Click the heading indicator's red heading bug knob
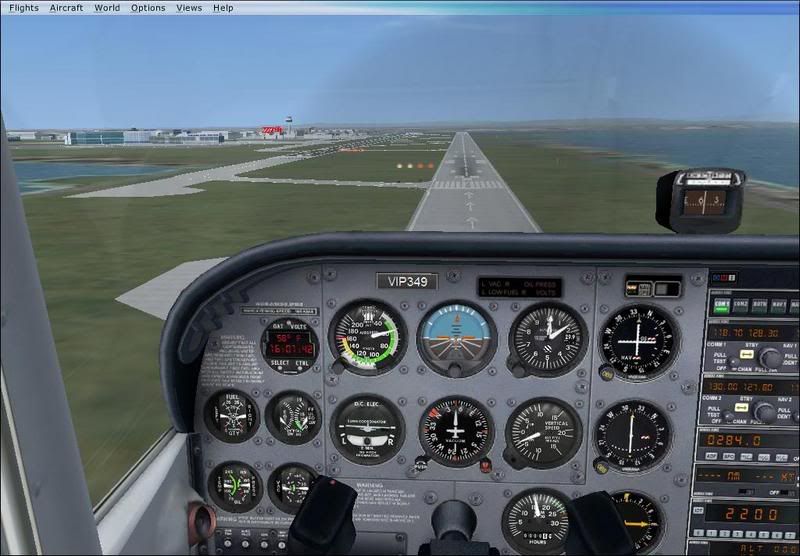The image size is (800, 556). click(485, 464)
